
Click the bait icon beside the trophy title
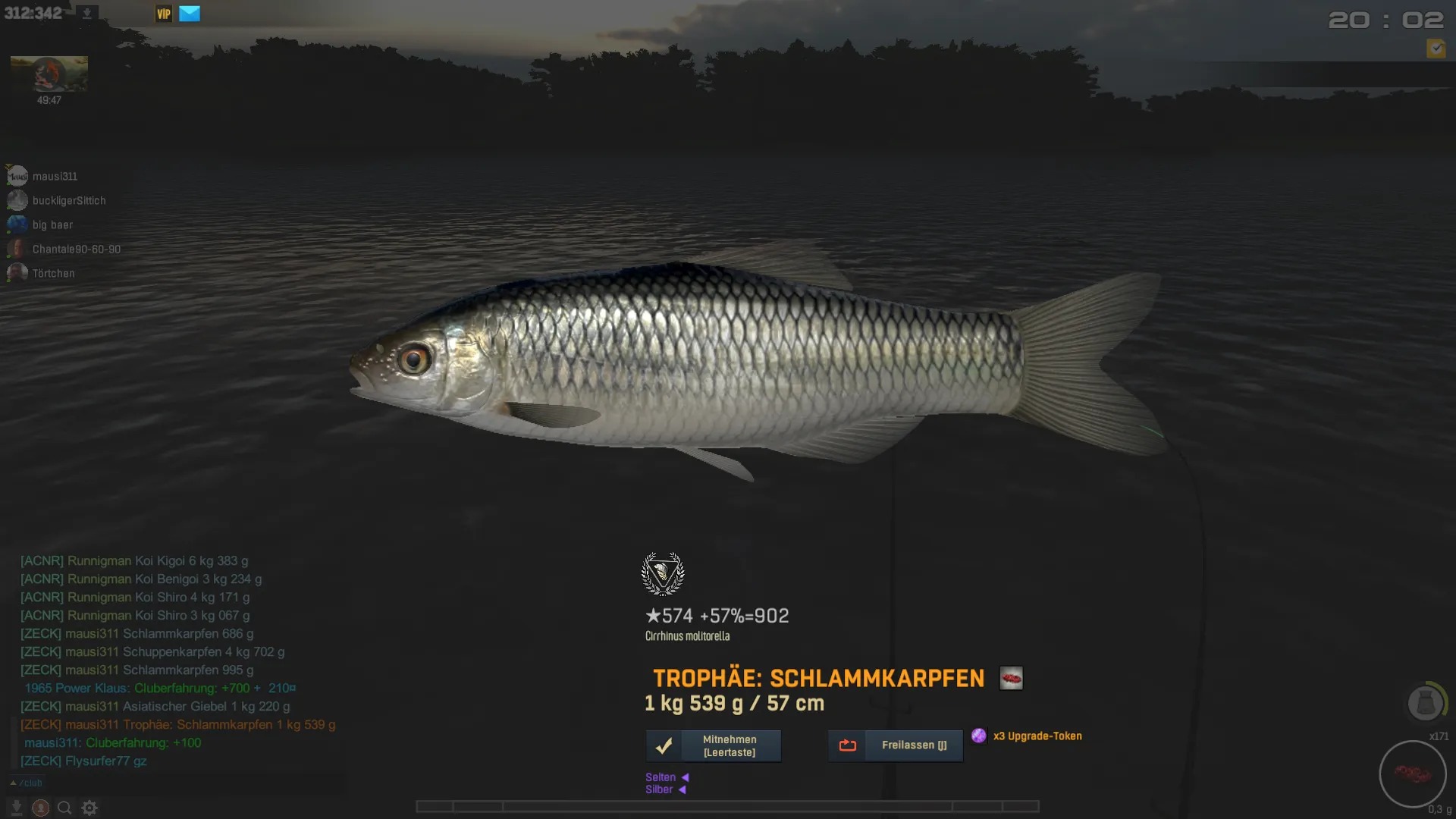(x=1011, y=678)
